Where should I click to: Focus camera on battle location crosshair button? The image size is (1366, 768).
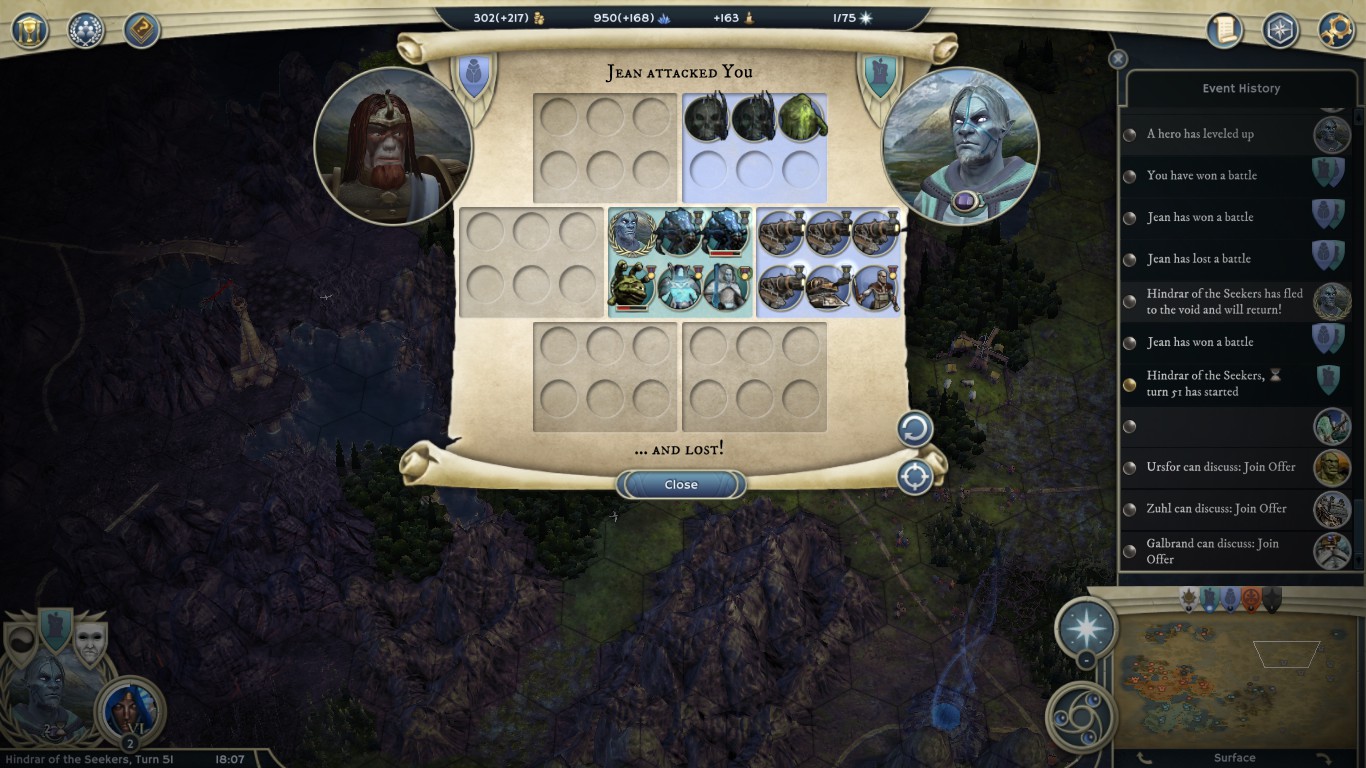point(914,477)
